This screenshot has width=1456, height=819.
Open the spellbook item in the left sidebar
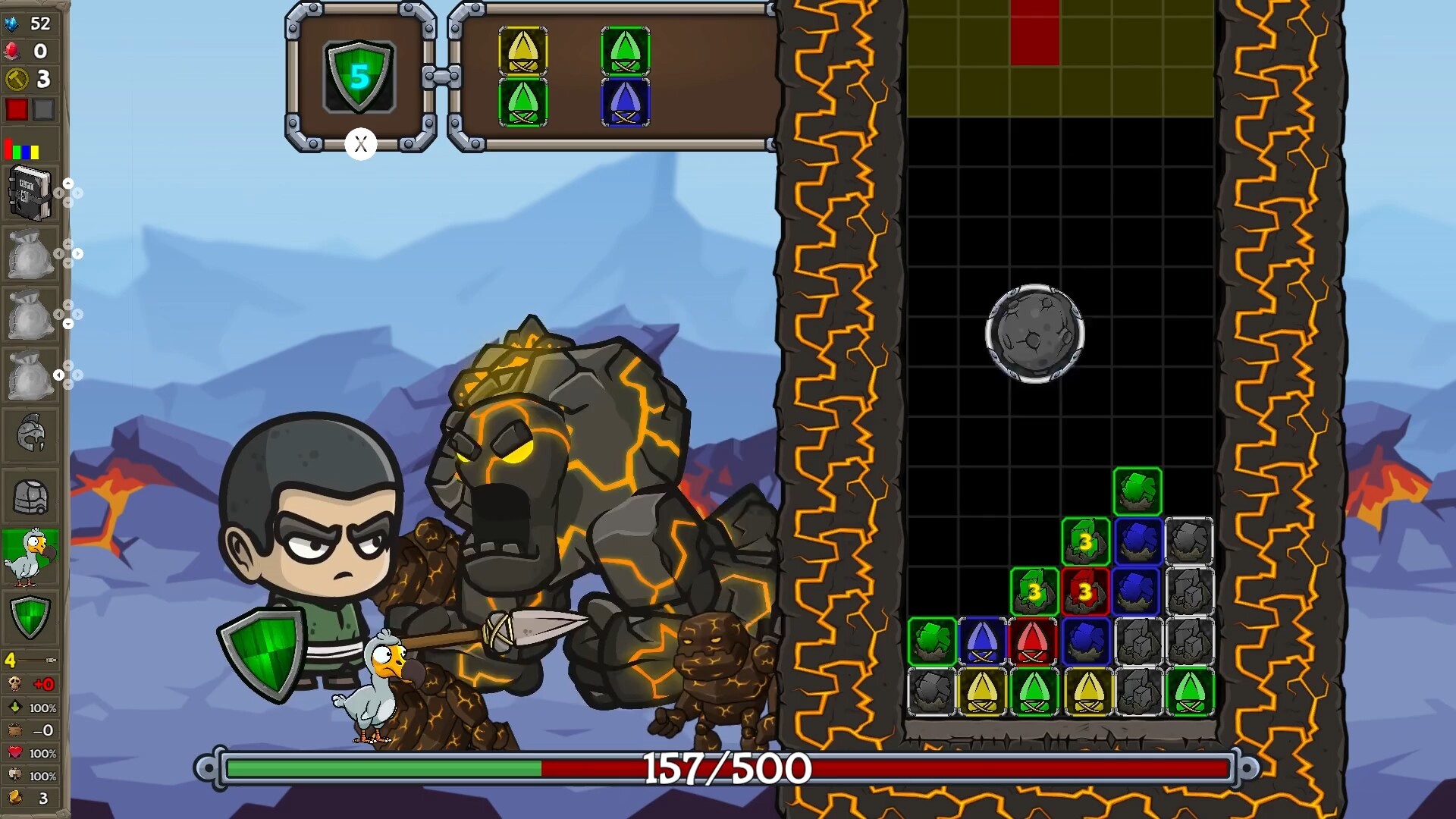[30, 193]
